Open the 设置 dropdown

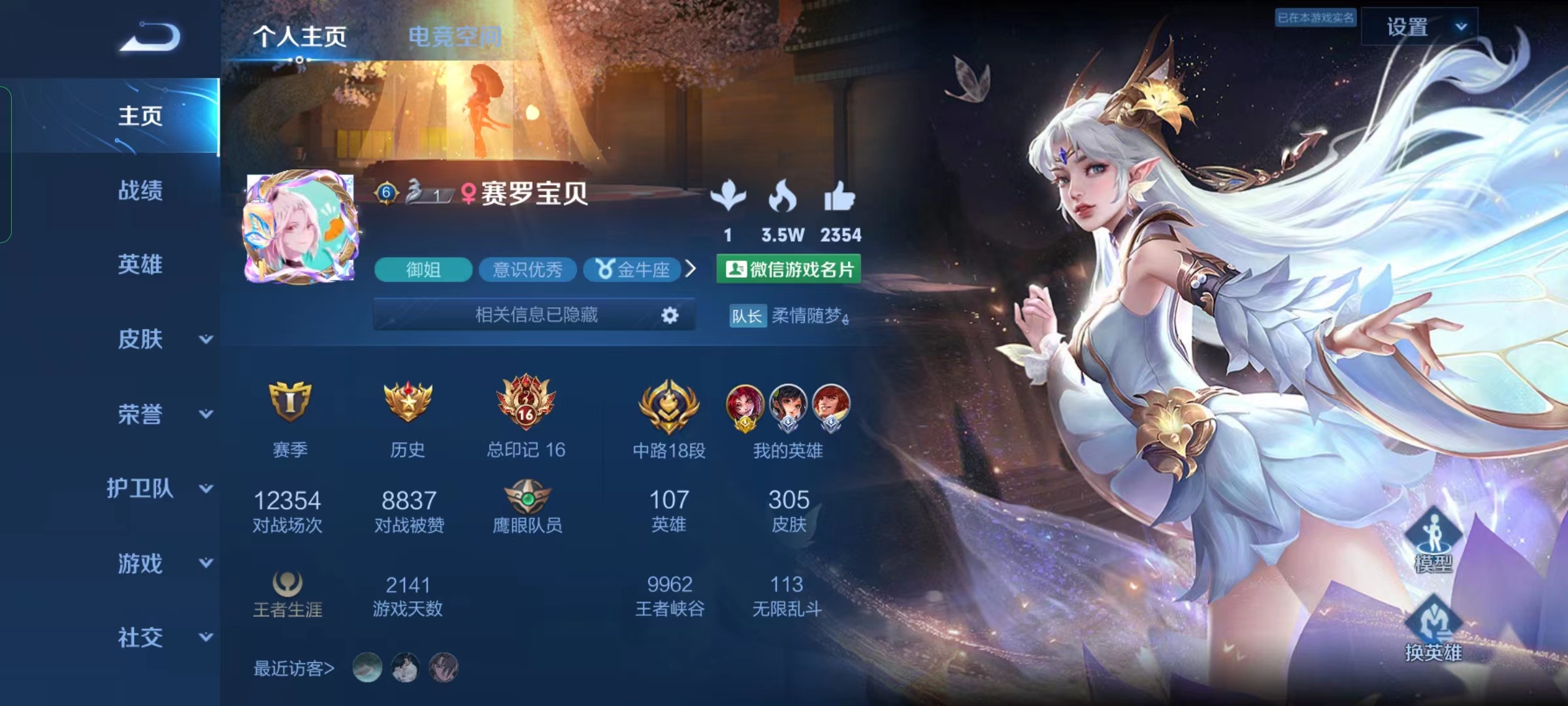click(1419, 27)
